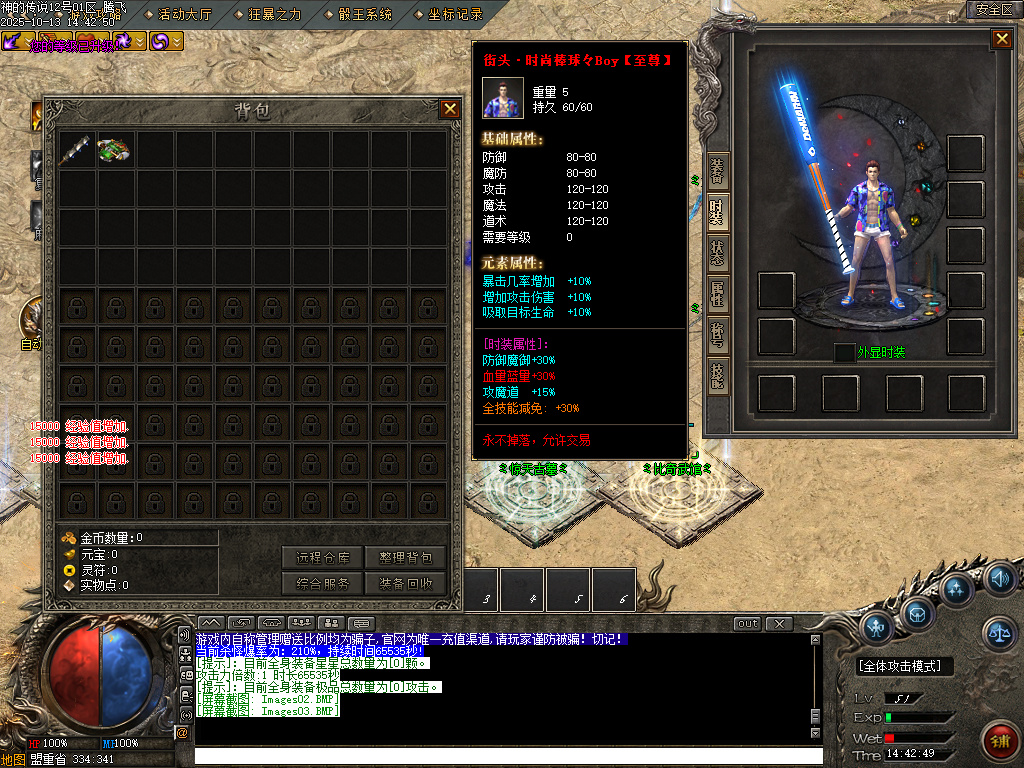Toggle sound with the speaker icon
This screenshot has height=768, width=1024.
[999, 578]
